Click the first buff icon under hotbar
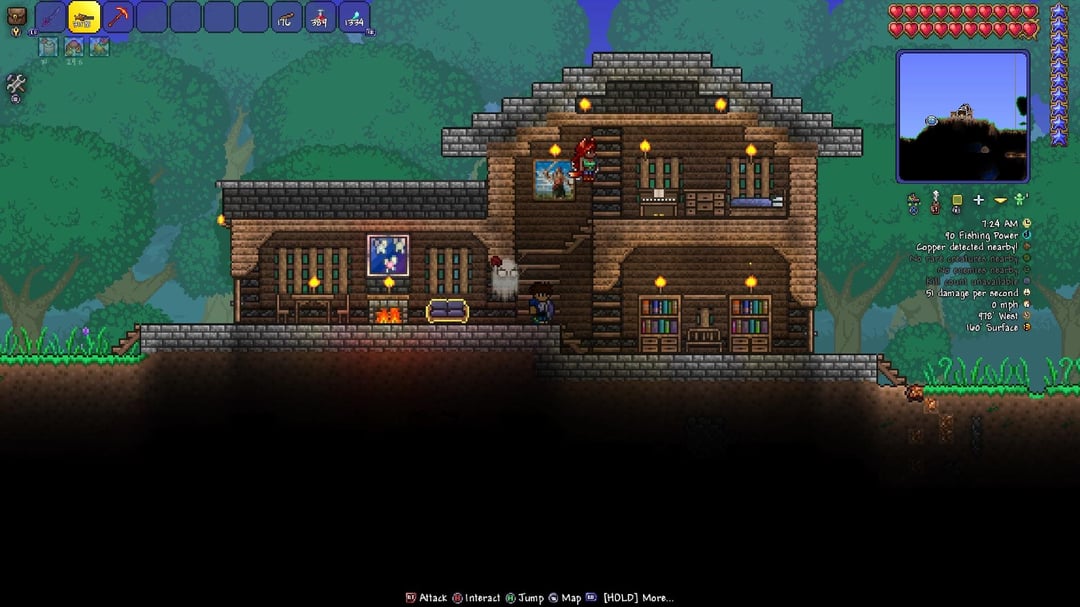 [48, 46]
